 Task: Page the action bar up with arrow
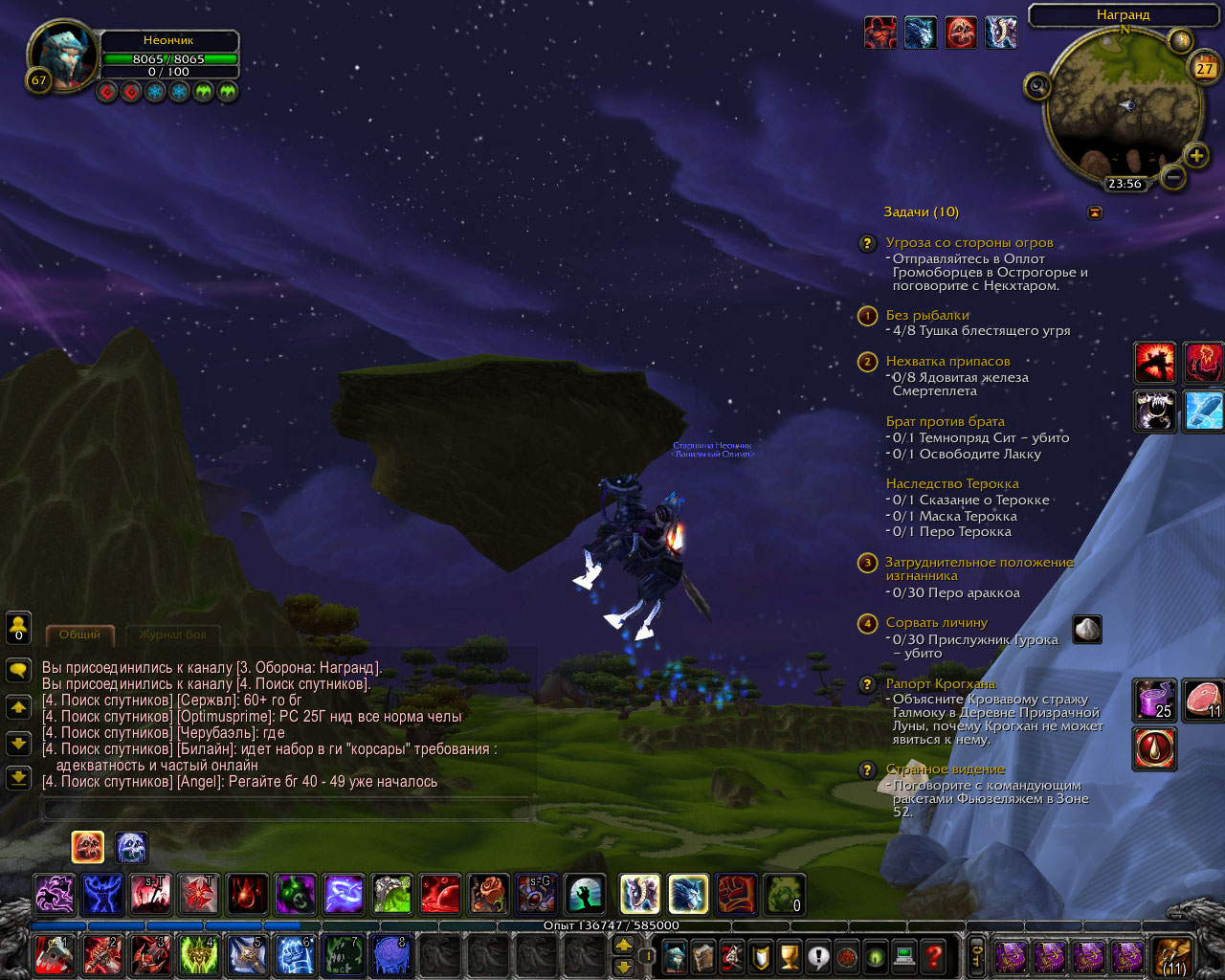[x=623, y=945]
